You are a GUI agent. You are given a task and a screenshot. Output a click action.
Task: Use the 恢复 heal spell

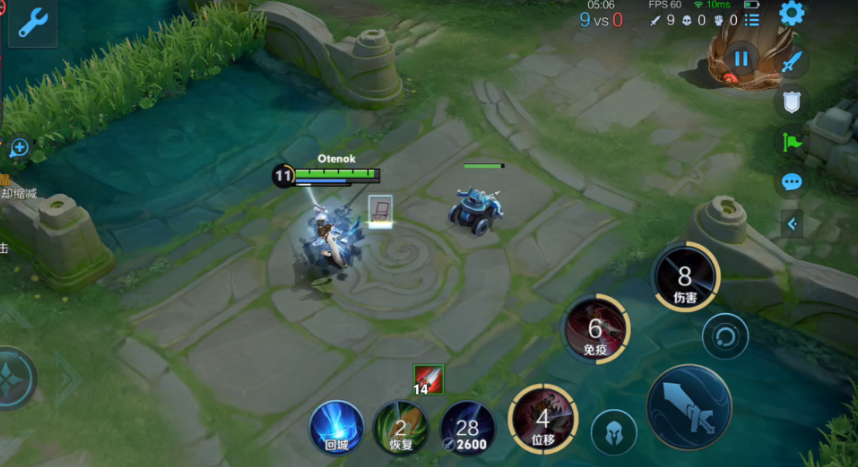400,429
